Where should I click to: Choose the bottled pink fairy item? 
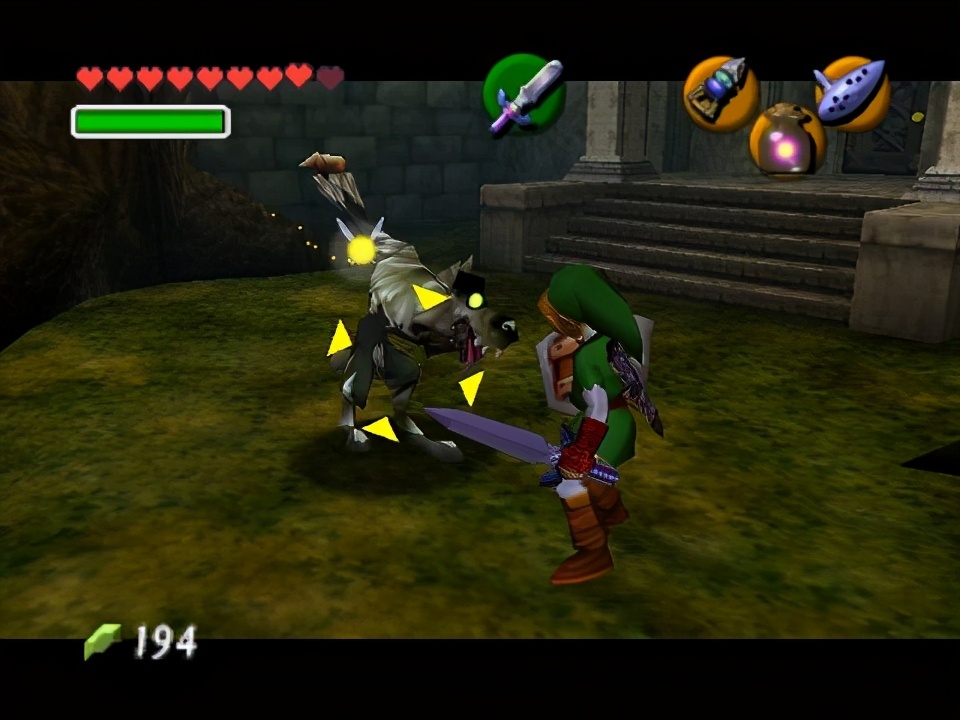coord(786,142)
